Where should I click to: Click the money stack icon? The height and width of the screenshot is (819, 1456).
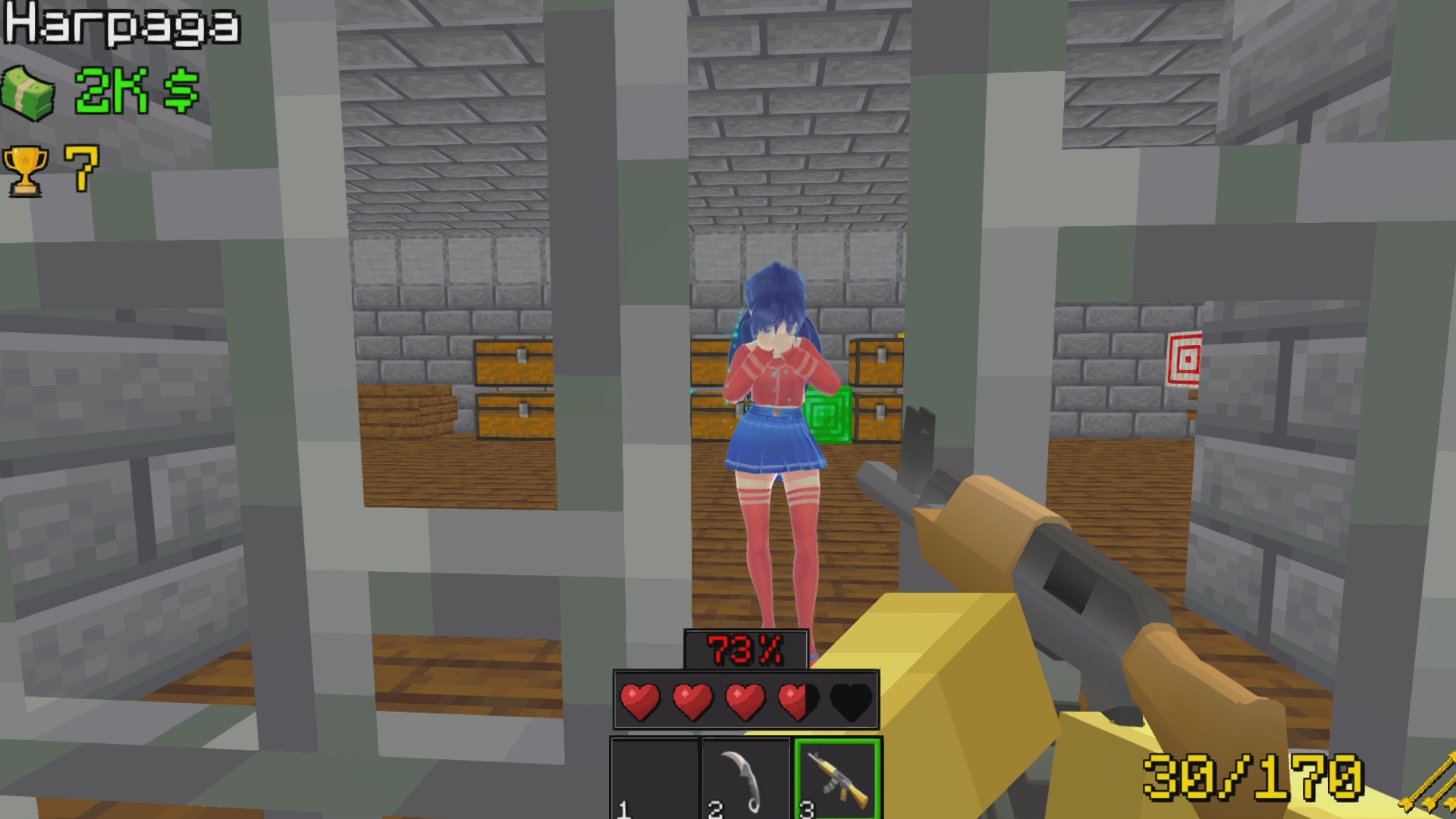[30, 91]
